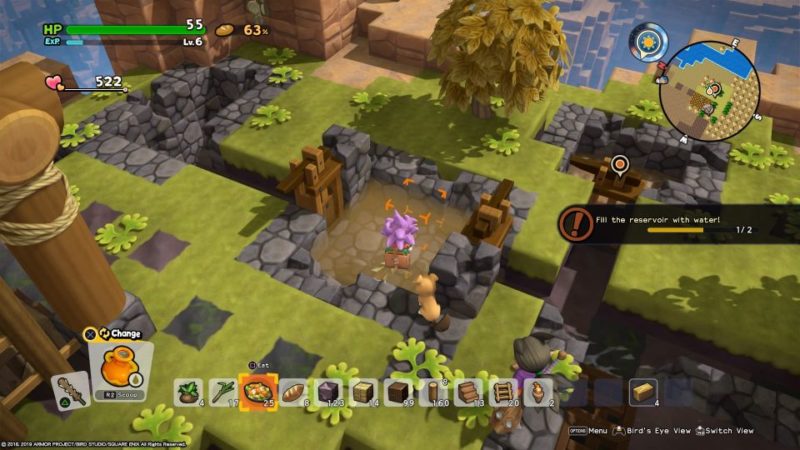Select the highlighted salad dish slot
The width and height of the screenshot is (800, 450).
[259, 391]
